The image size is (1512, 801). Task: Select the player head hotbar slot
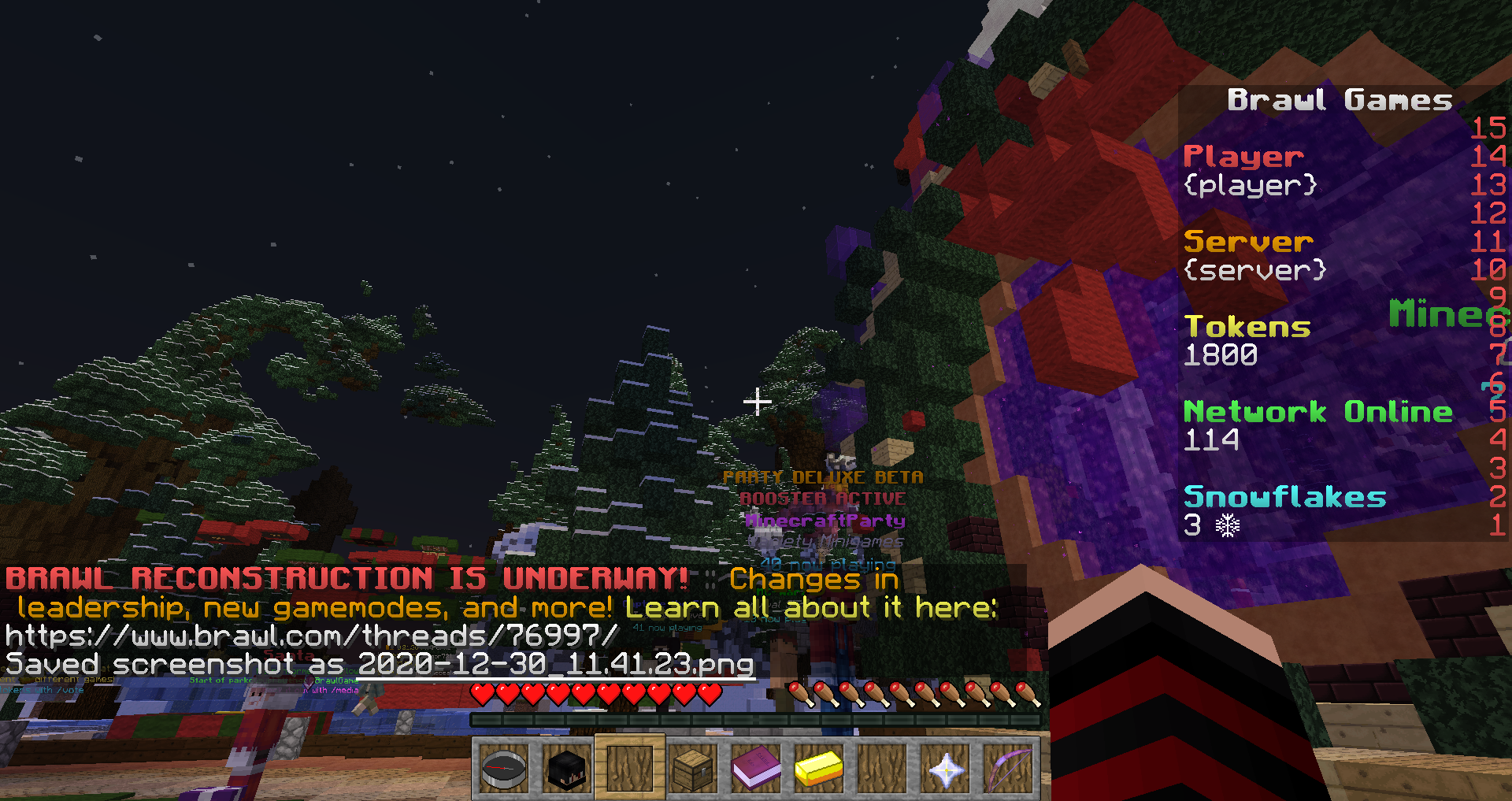[x=567, y=768]
